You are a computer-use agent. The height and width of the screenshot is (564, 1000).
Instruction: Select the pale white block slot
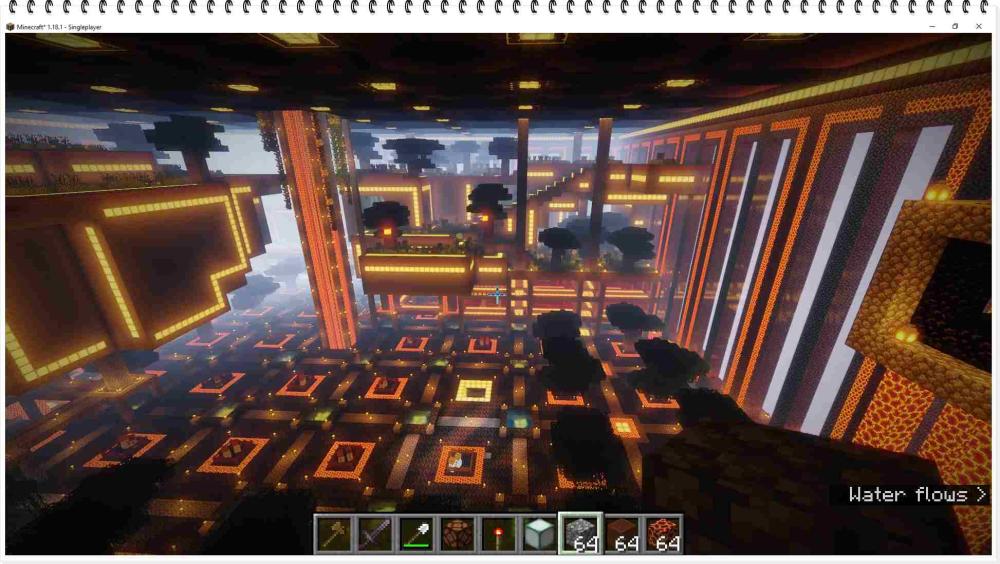[539, 534]
